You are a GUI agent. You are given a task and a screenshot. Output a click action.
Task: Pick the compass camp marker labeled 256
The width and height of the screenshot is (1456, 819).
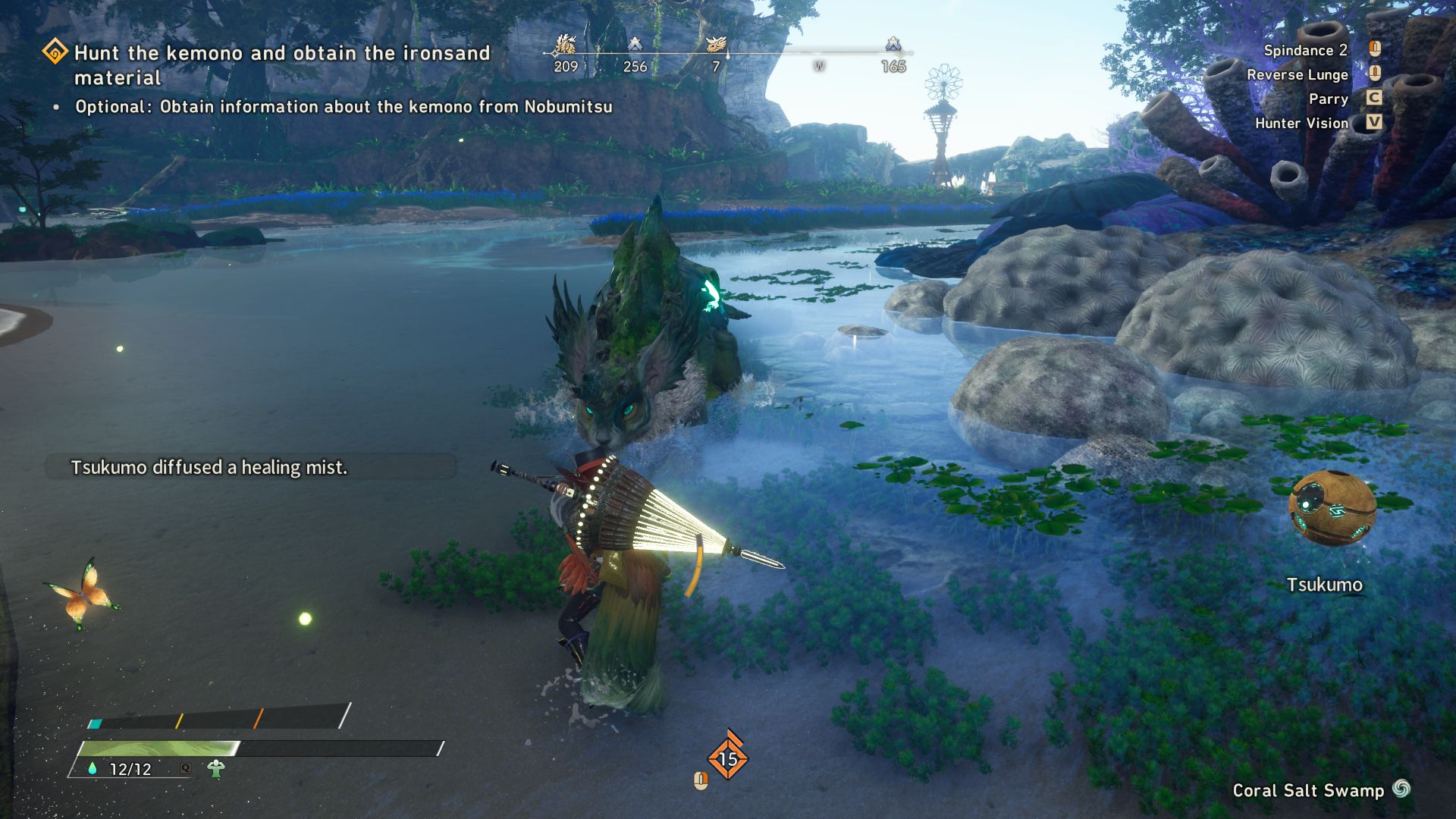[x=635, y=45]
